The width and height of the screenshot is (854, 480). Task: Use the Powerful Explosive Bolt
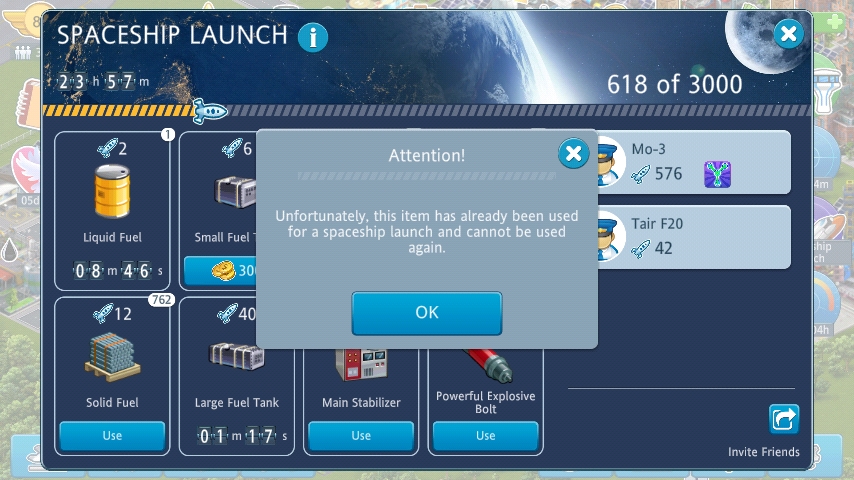485,436
